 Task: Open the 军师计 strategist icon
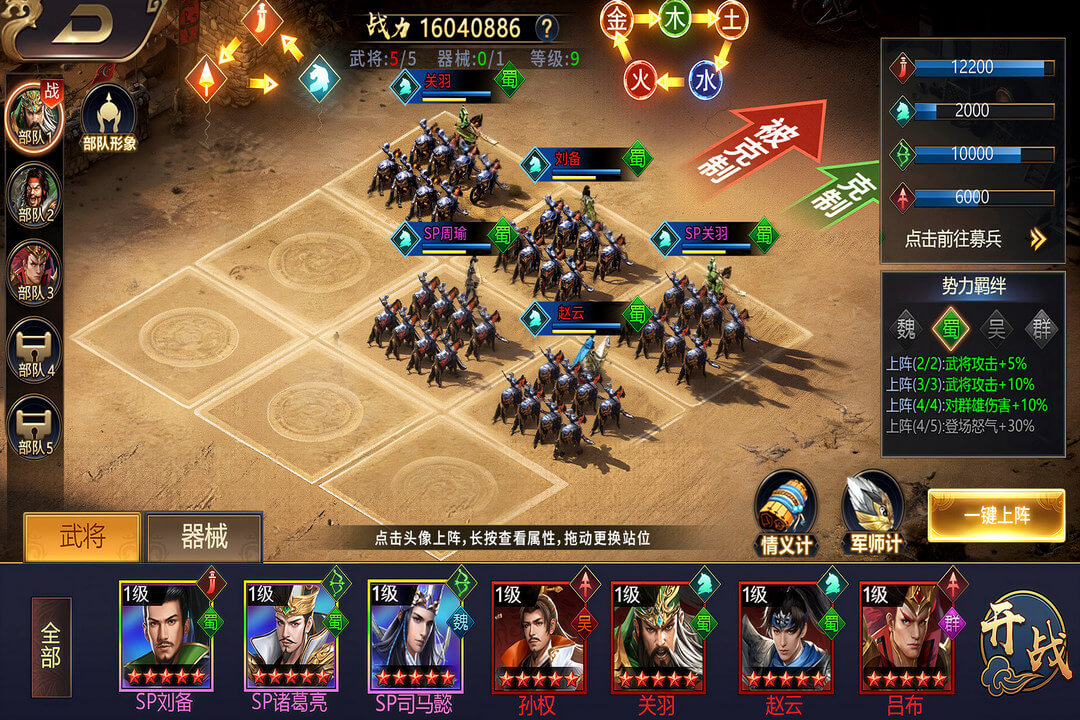pos(872,512)
